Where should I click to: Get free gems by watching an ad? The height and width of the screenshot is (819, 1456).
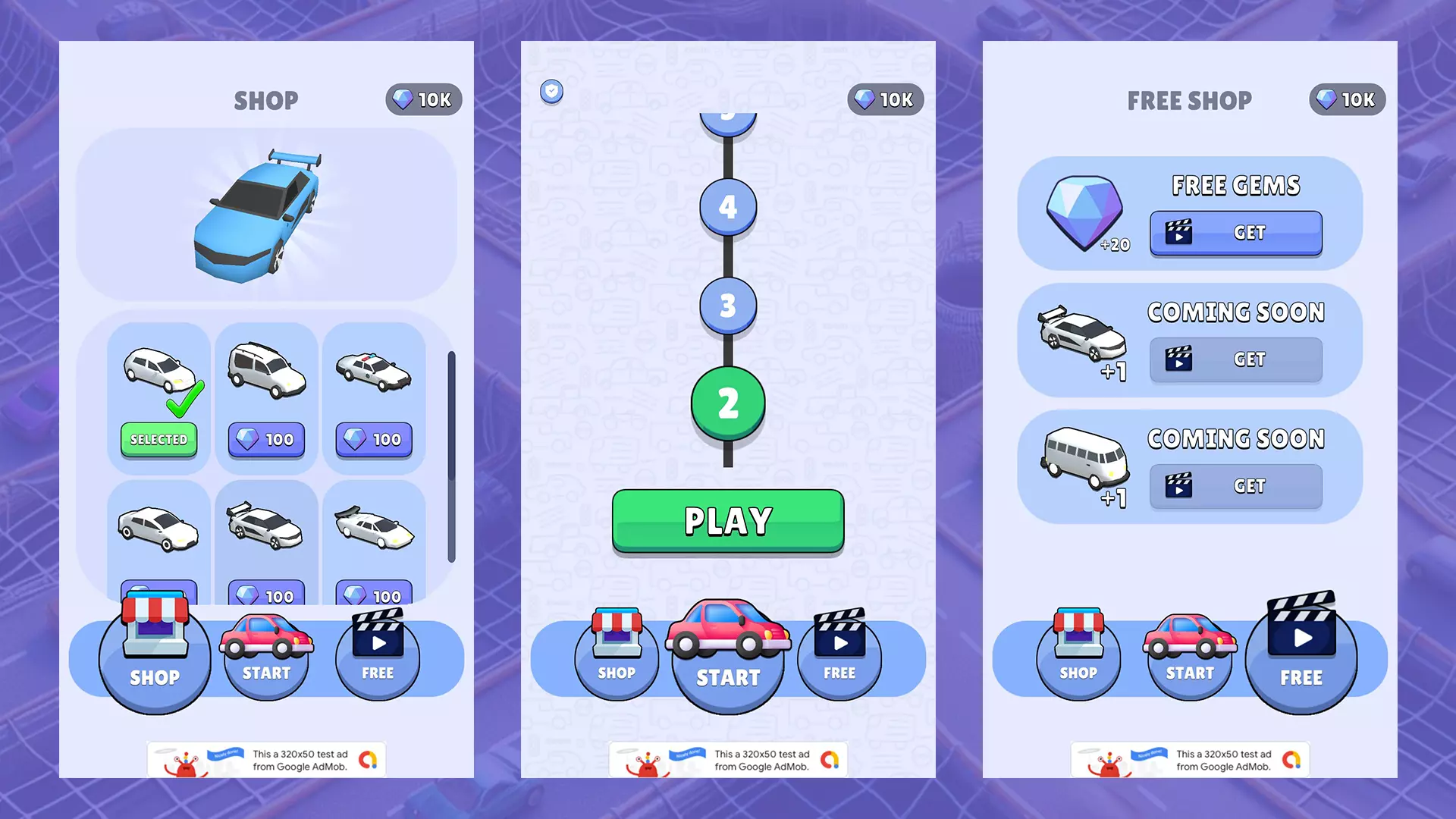tap(1235, 233)
